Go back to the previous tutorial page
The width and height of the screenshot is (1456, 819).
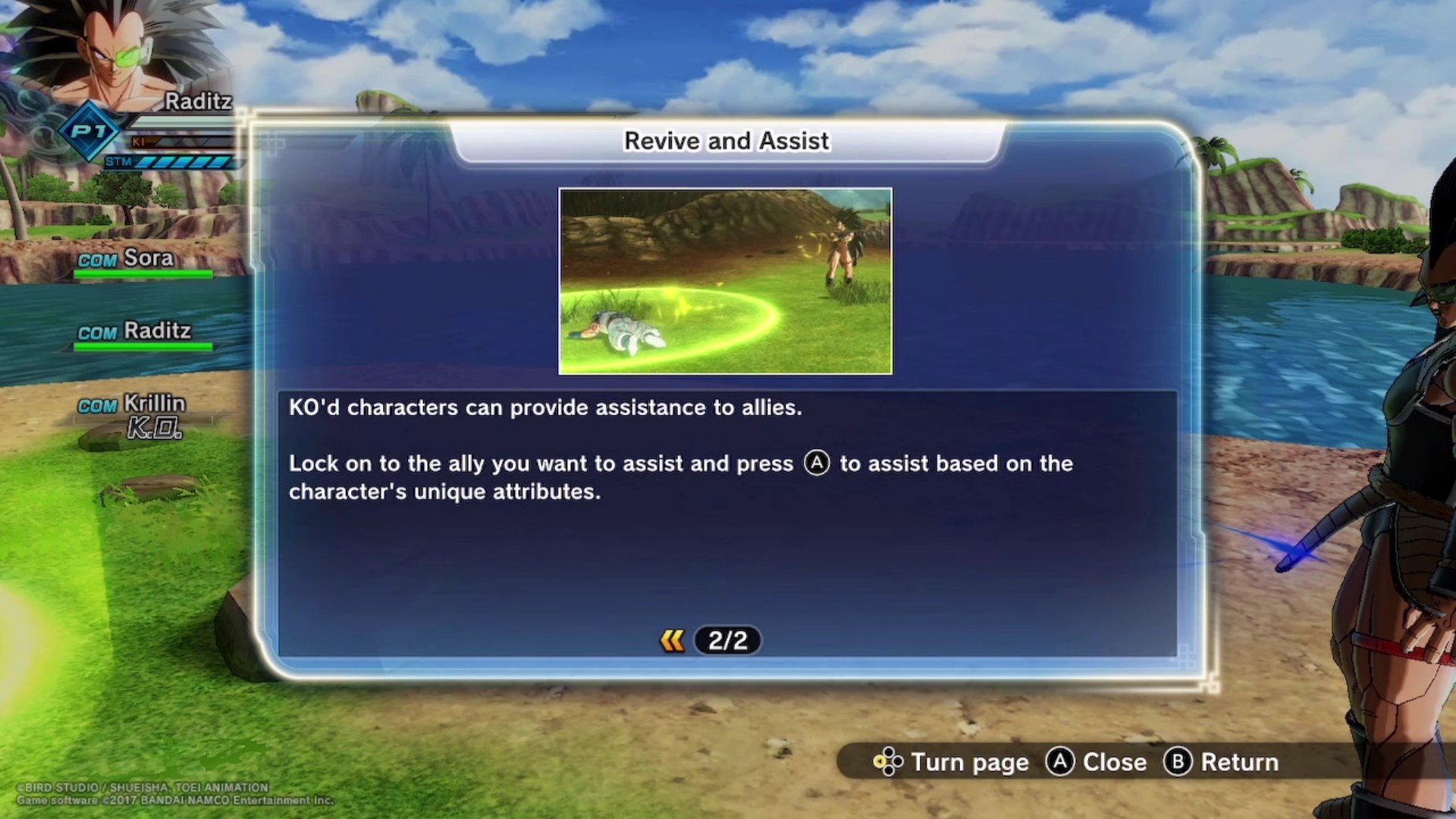click(672, 641)
